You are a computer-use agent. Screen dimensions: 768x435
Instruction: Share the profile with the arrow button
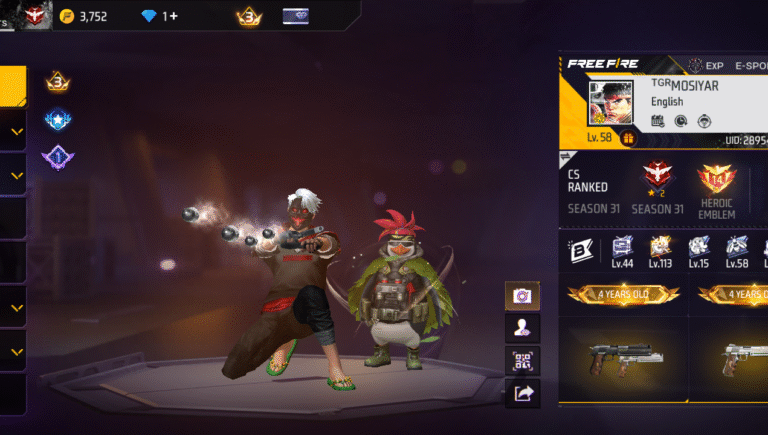[521, 394]
